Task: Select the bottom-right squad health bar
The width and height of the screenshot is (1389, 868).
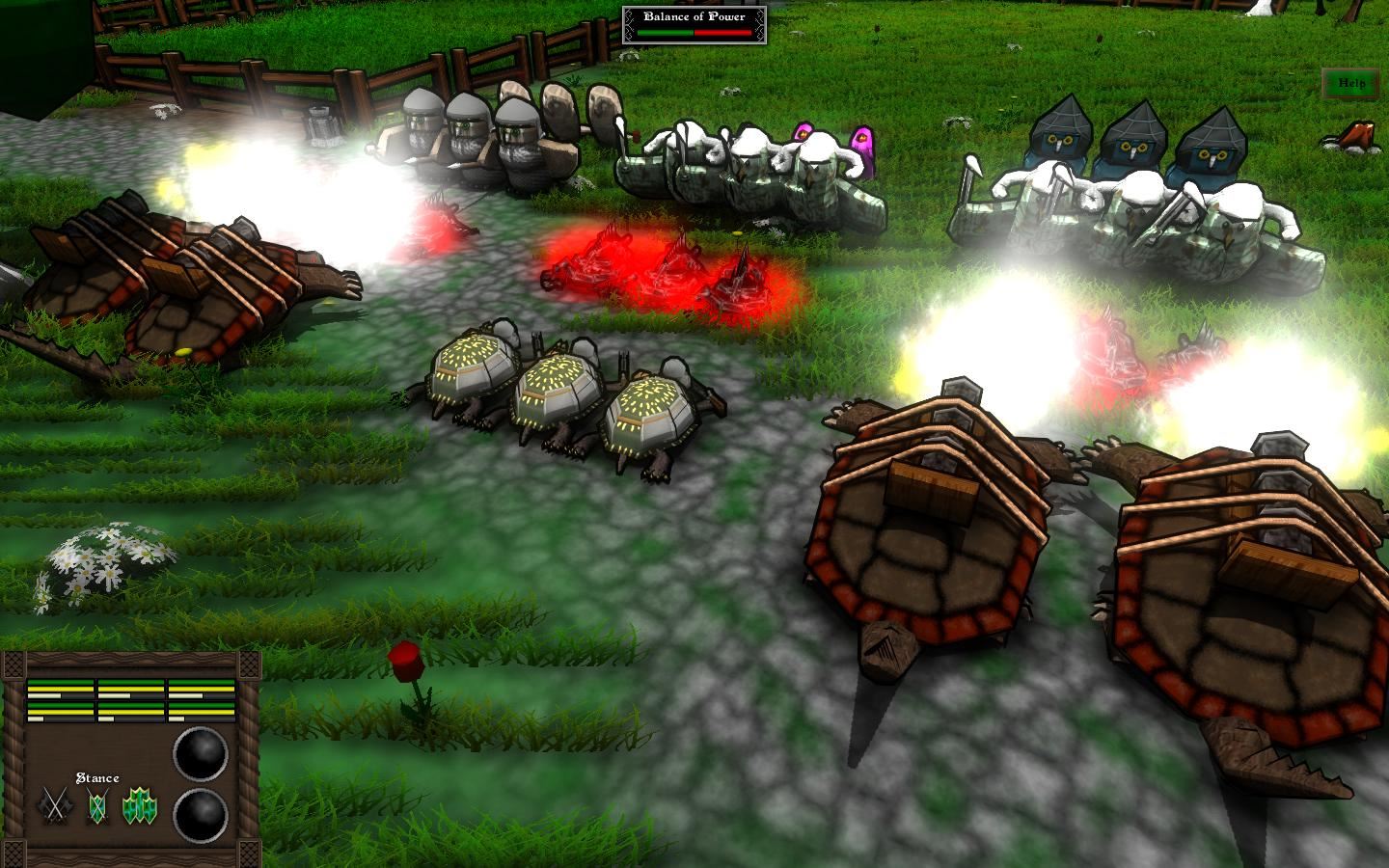Action: point(203,714)
